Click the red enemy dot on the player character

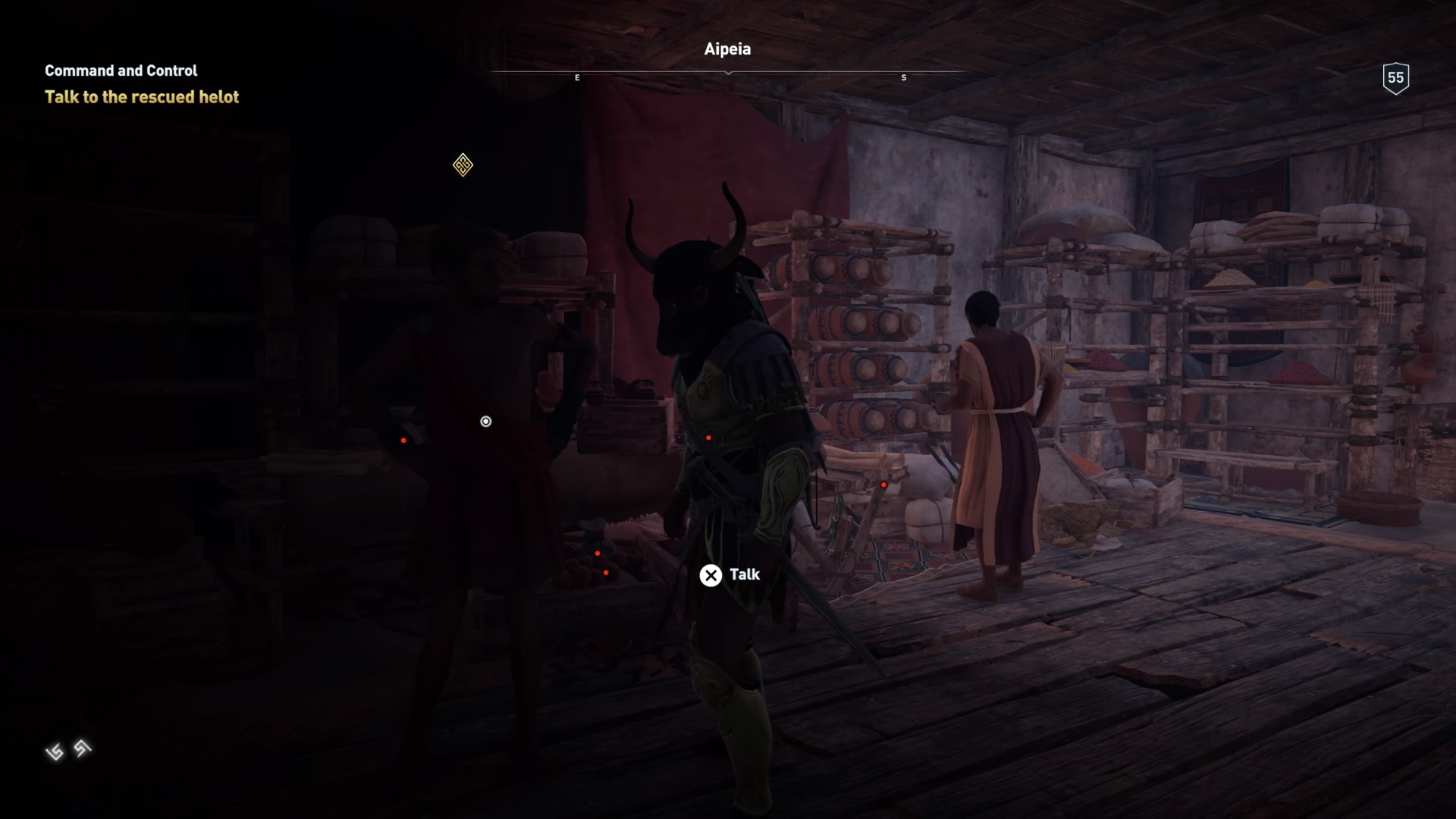pos(709,437)
